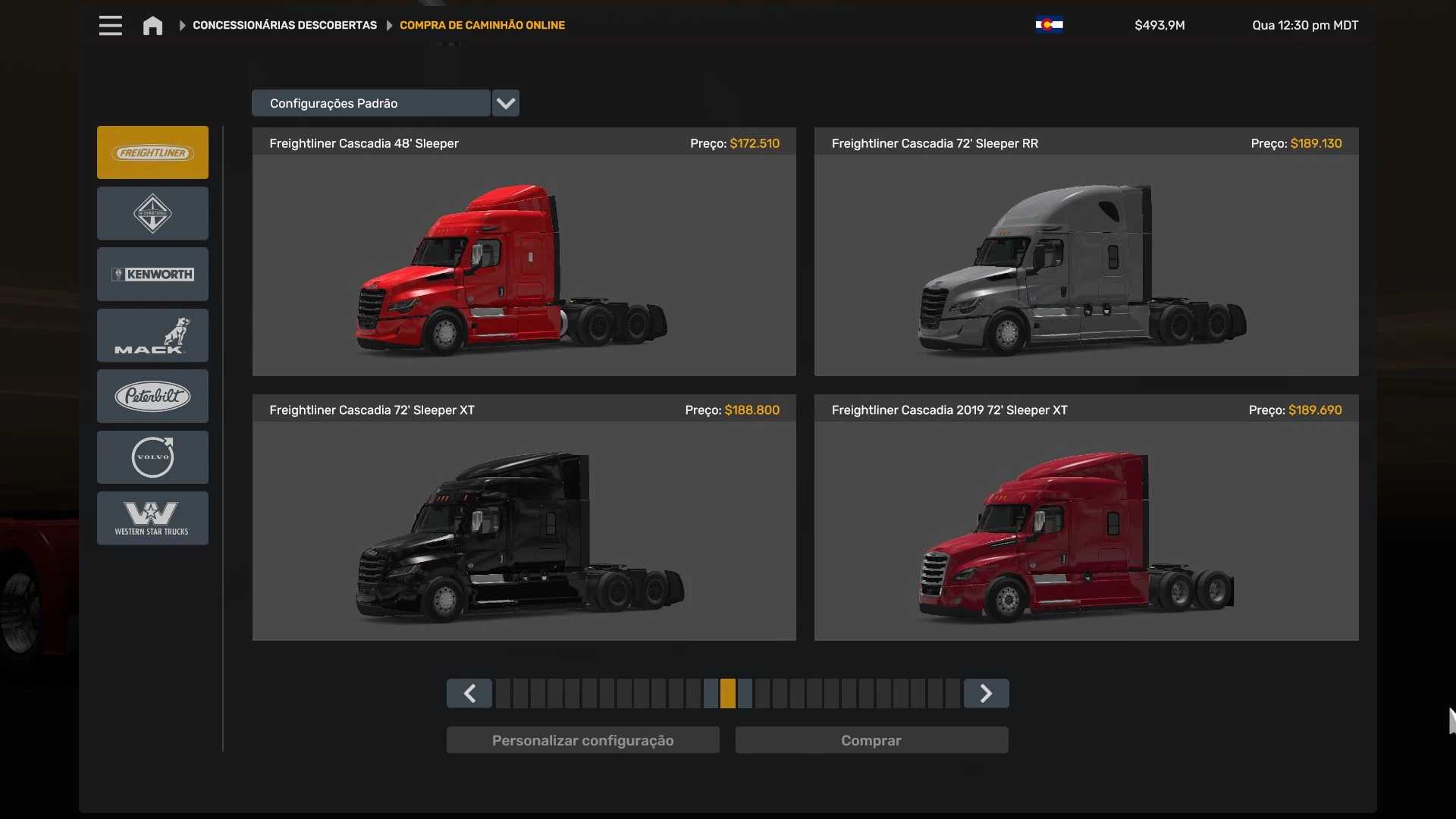
Task: Click the Personalizar configuração button
Action: pyautogui.click(x=582, y=740)
